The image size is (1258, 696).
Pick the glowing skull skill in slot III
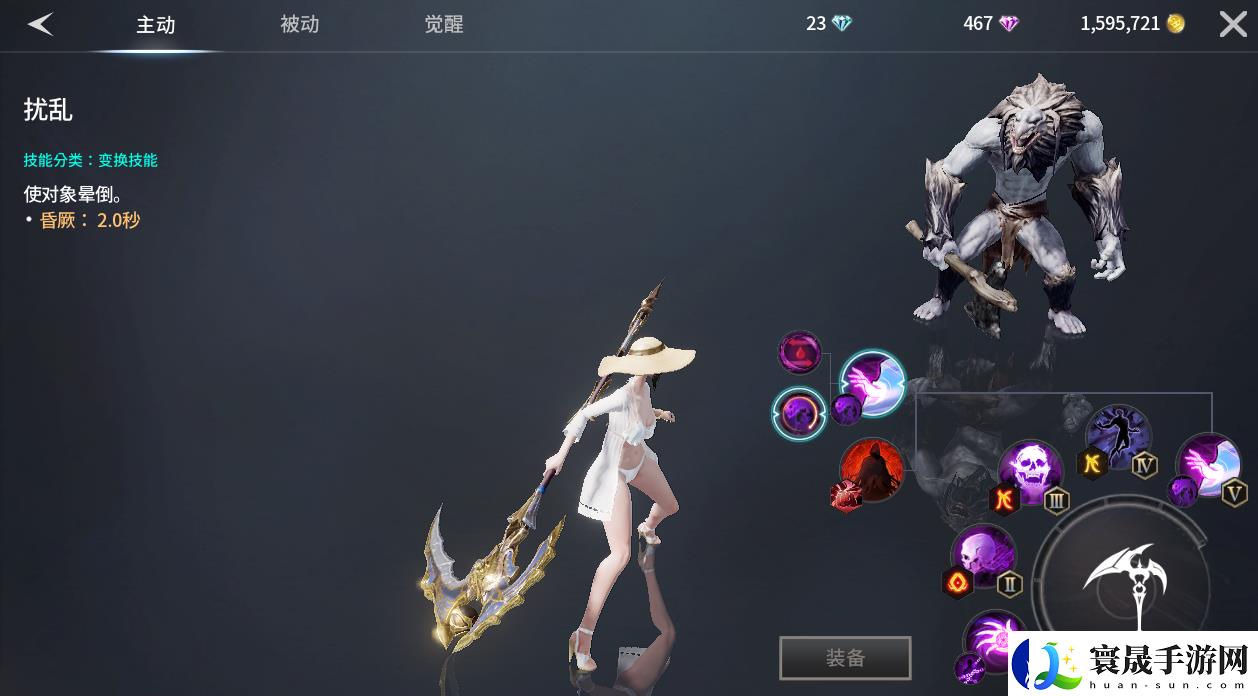(x=1030, y=470)
